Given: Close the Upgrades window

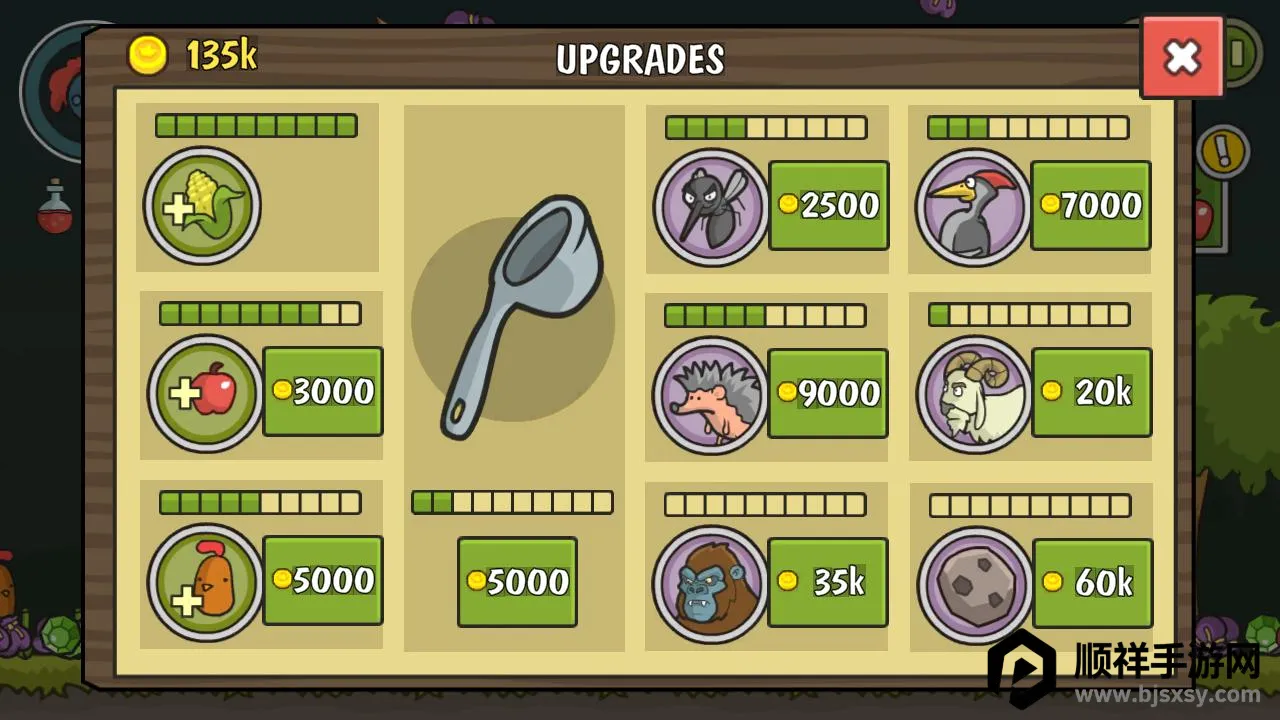Looking at the screenshot, I should [x=1182, y=57].
